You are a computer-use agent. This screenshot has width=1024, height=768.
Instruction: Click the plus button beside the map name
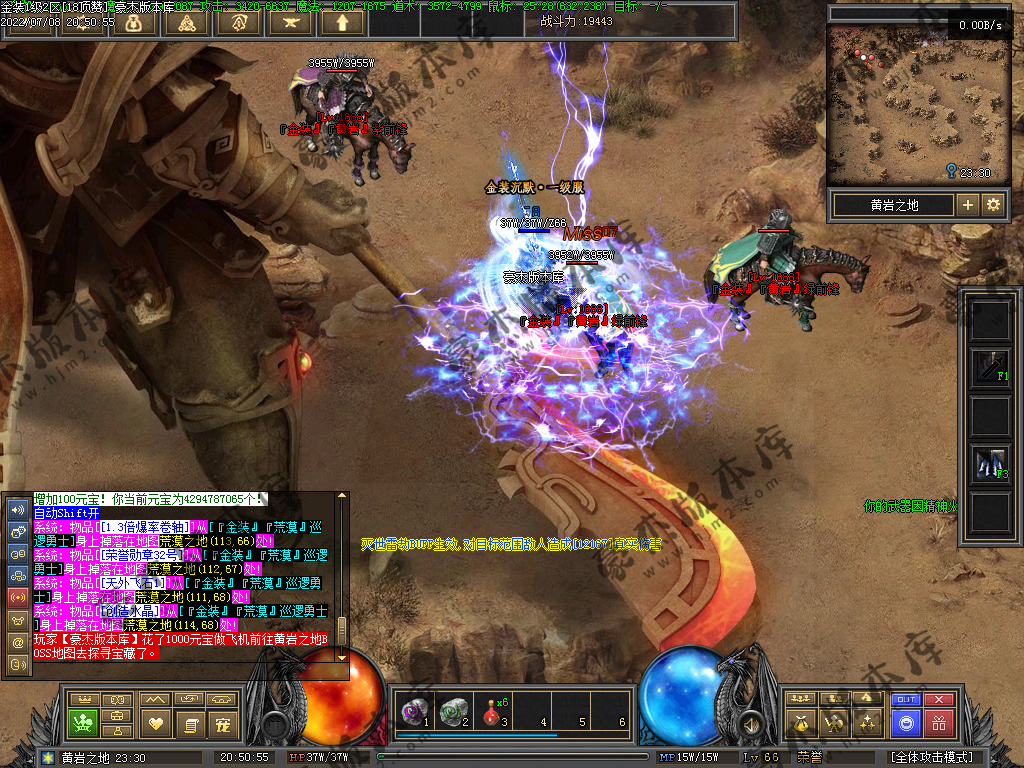[967, 205]
